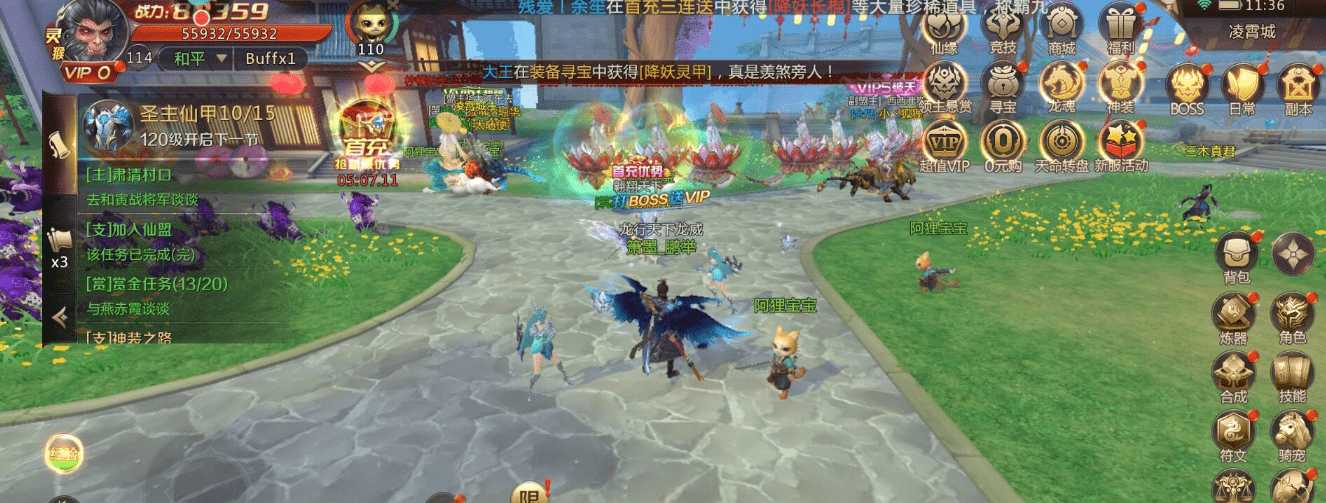Open the 新服活动 event icon
Viewport: 1326px width, 503px height.
[x=1120, y=143]
